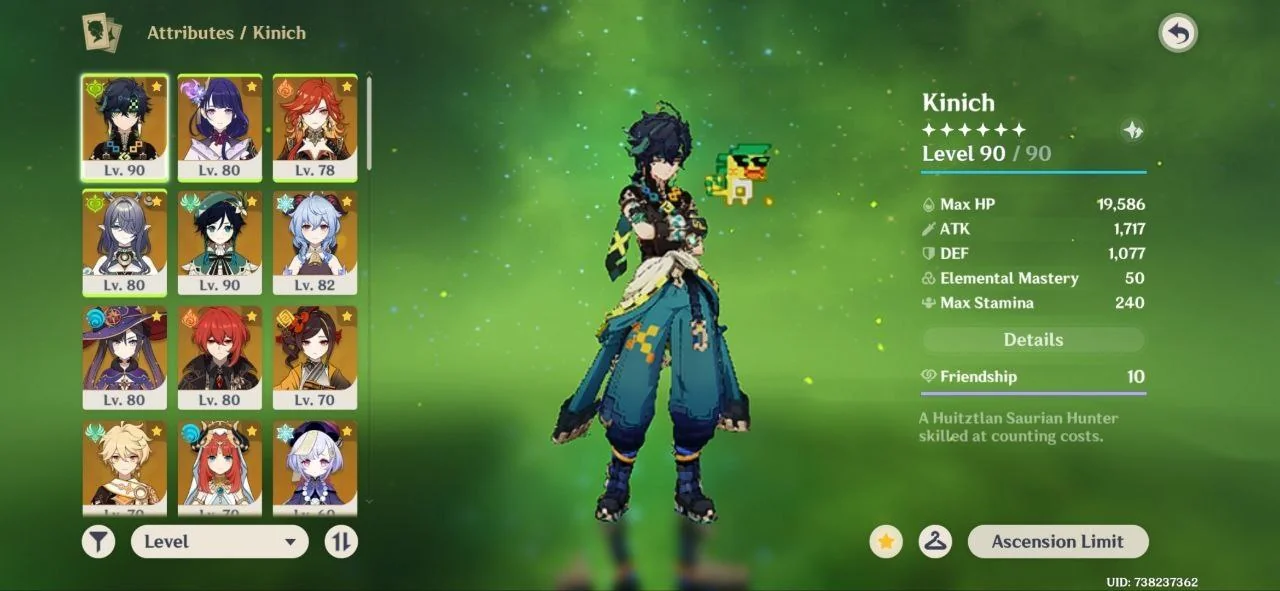
Task: Select Kinich's Lv. 90 character portrait
Action: tap(124, 127)
